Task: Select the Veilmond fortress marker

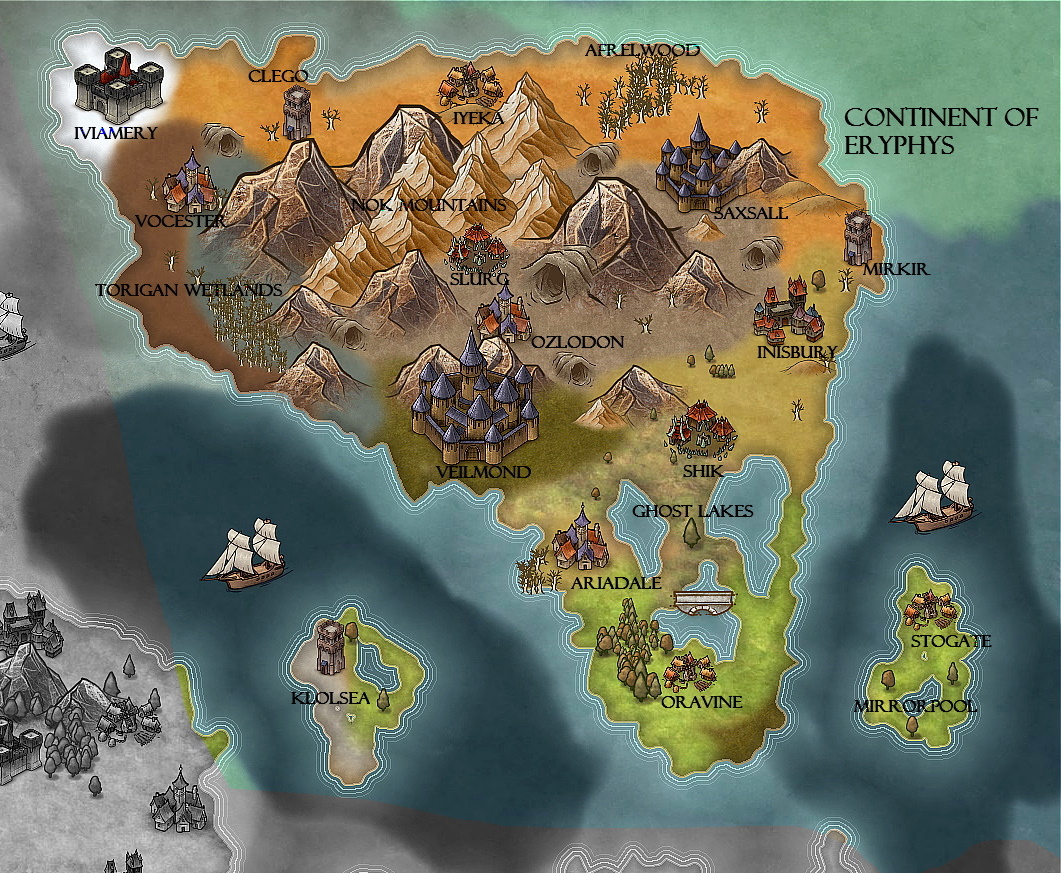Action: pos(474,399)
